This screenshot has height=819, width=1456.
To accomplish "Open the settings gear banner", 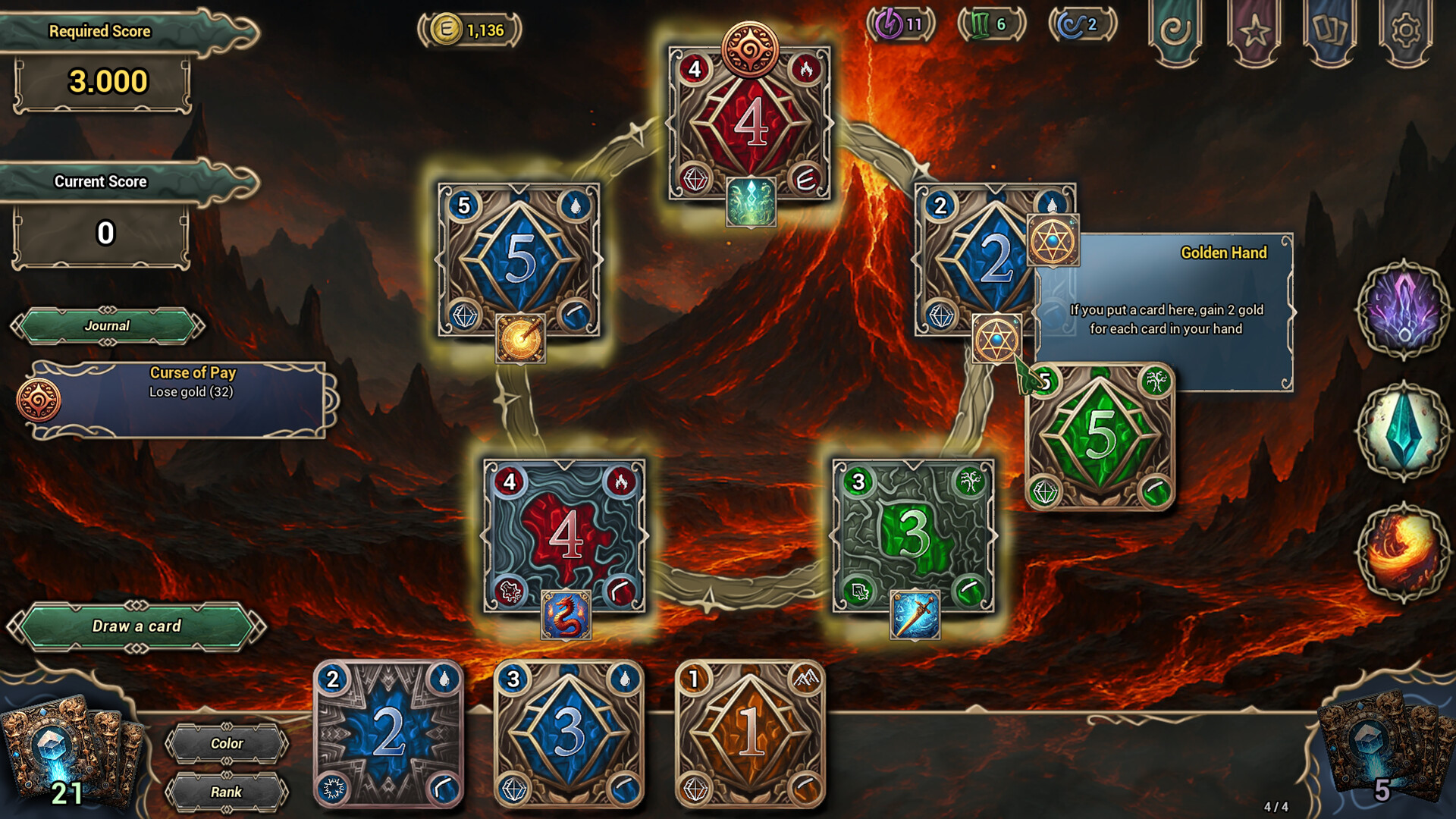I will 1405,32.
